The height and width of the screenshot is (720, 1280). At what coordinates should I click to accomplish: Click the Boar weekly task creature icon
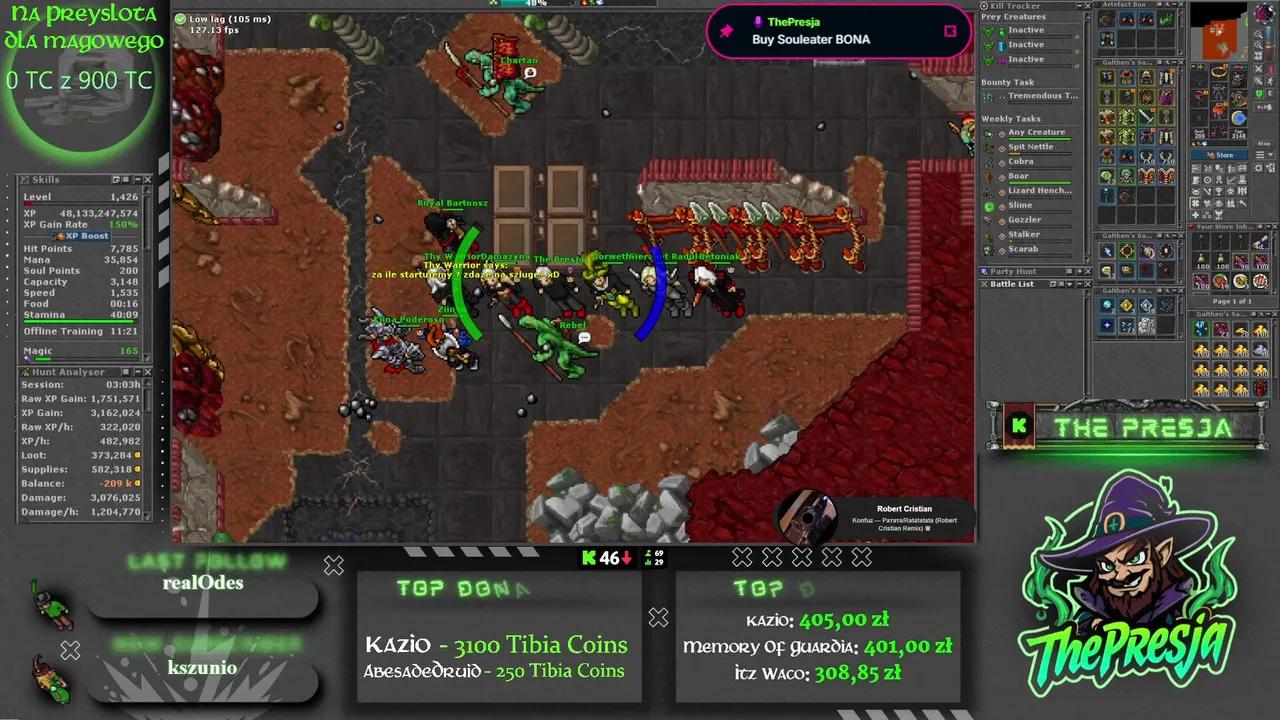988,175
